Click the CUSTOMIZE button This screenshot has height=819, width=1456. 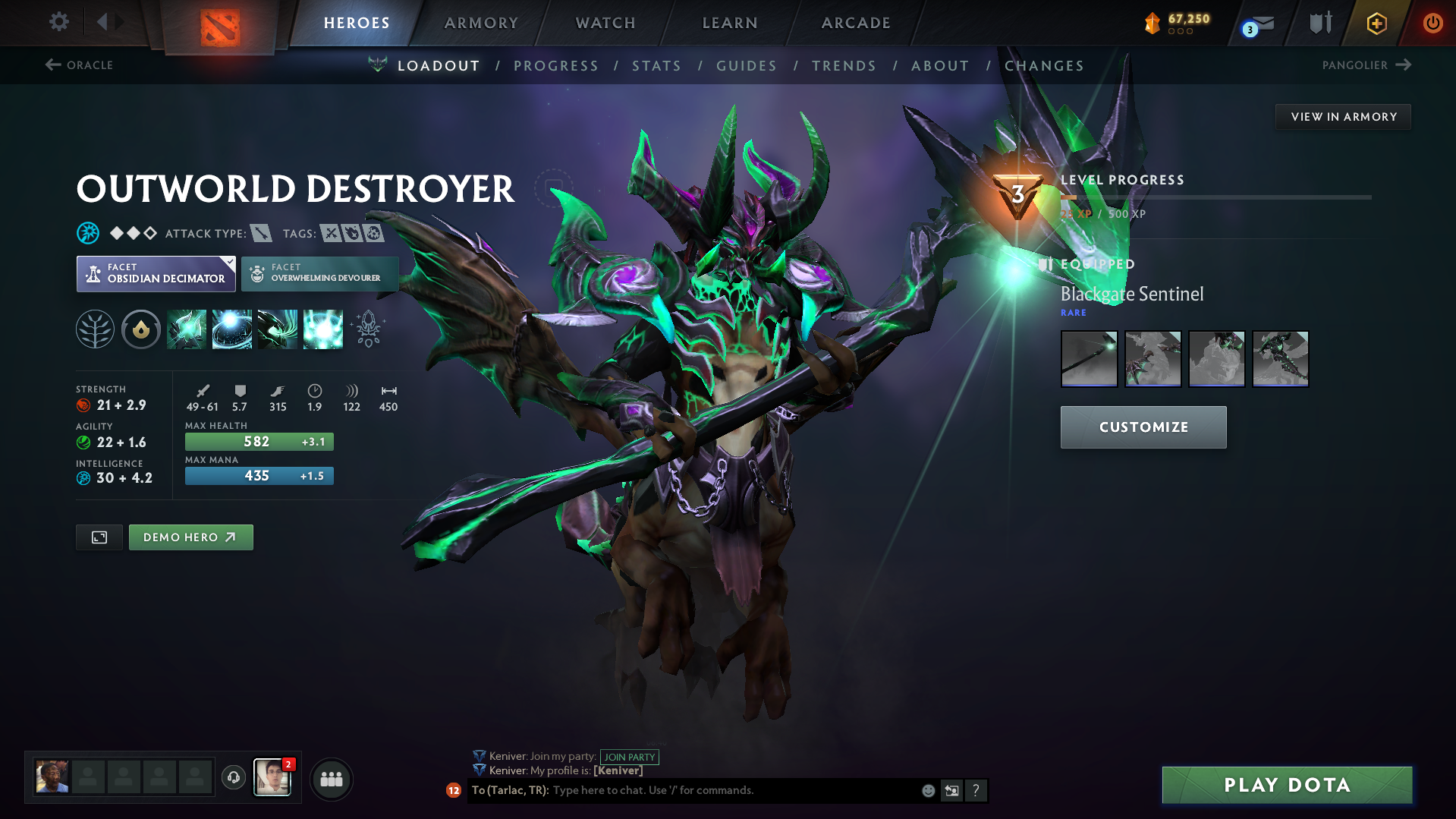1142,427
